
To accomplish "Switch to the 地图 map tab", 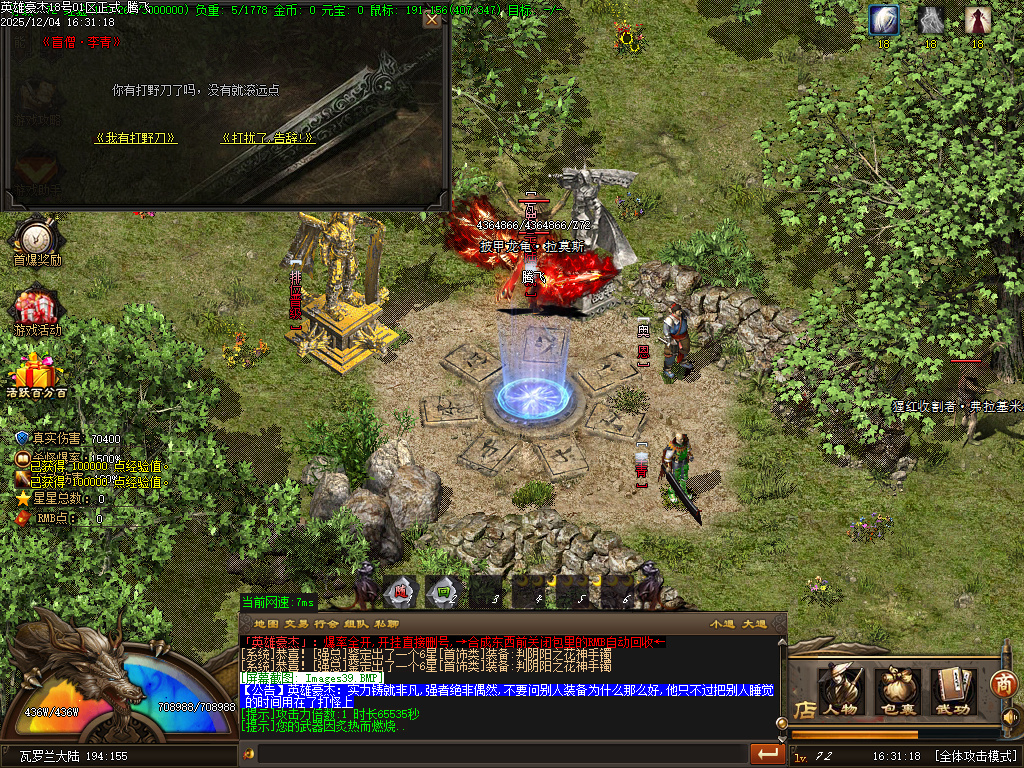I will 265,624.
